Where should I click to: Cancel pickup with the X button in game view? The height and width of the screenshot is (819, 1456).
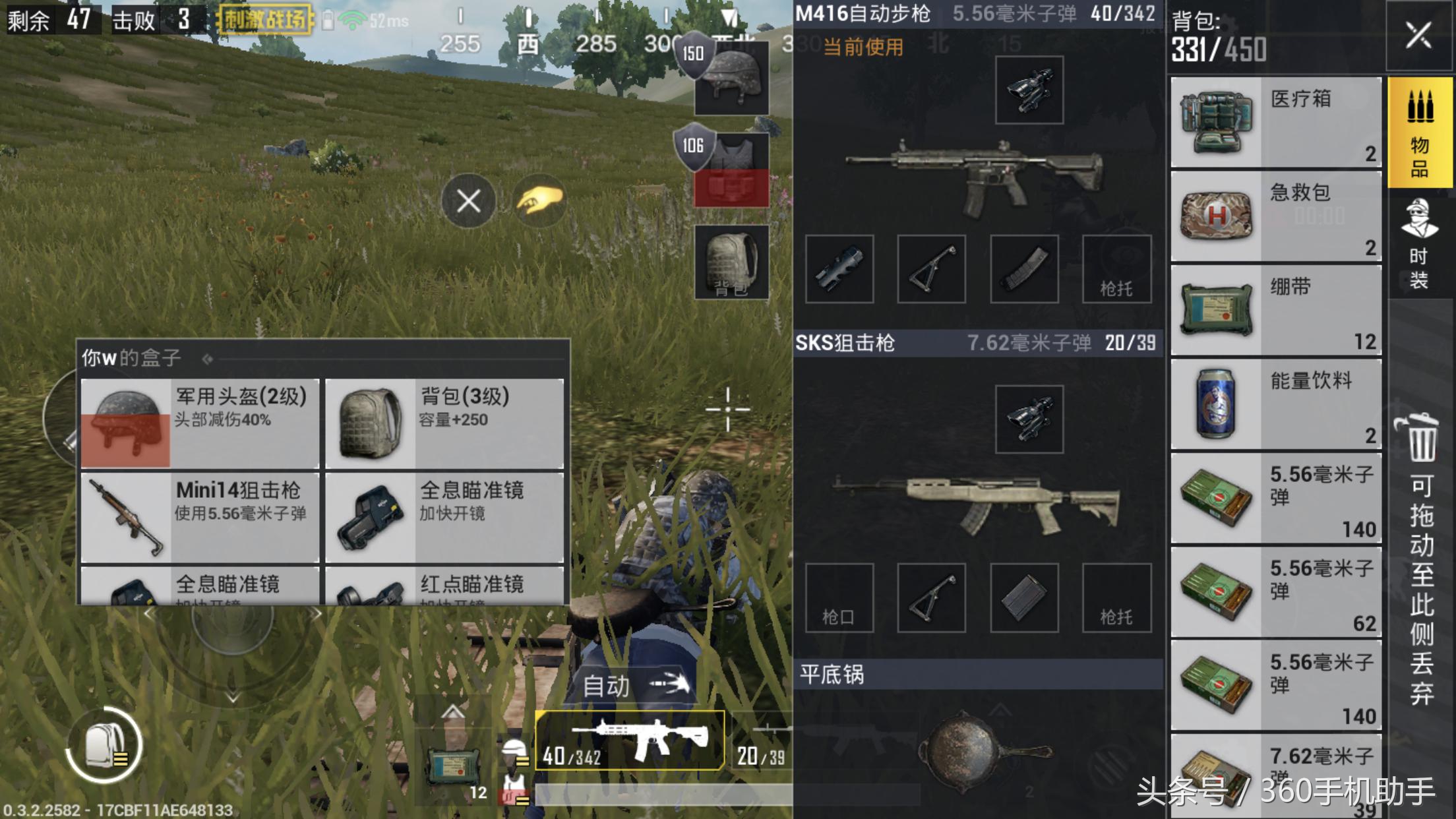469,201
